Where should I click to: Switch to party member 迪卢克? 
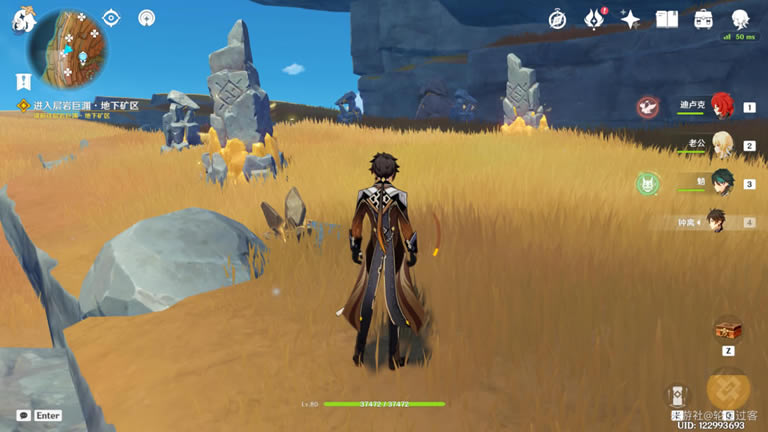(x=721, y=106)
